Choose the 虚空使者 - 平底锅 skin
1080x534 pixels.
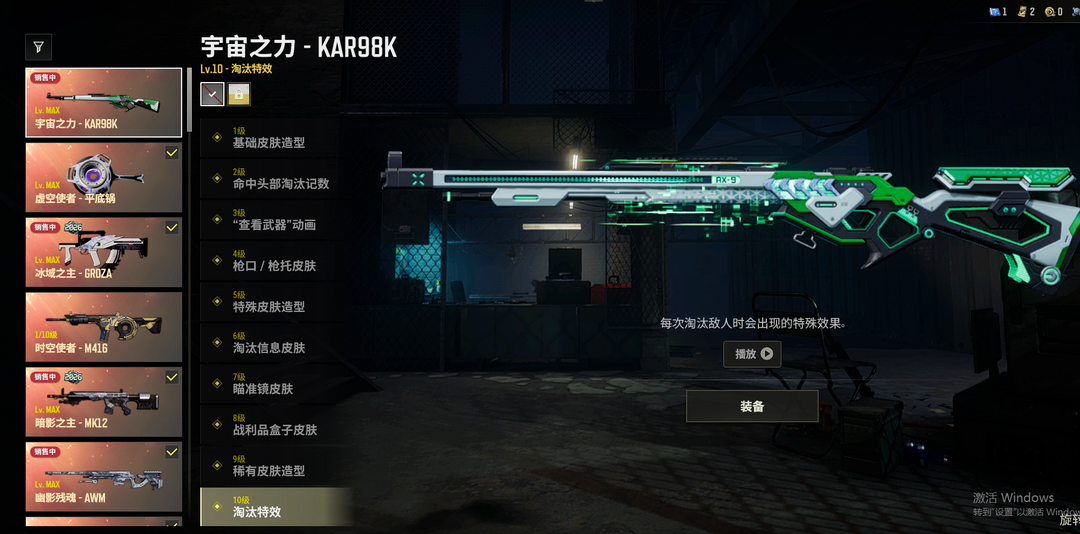[104, 176]
